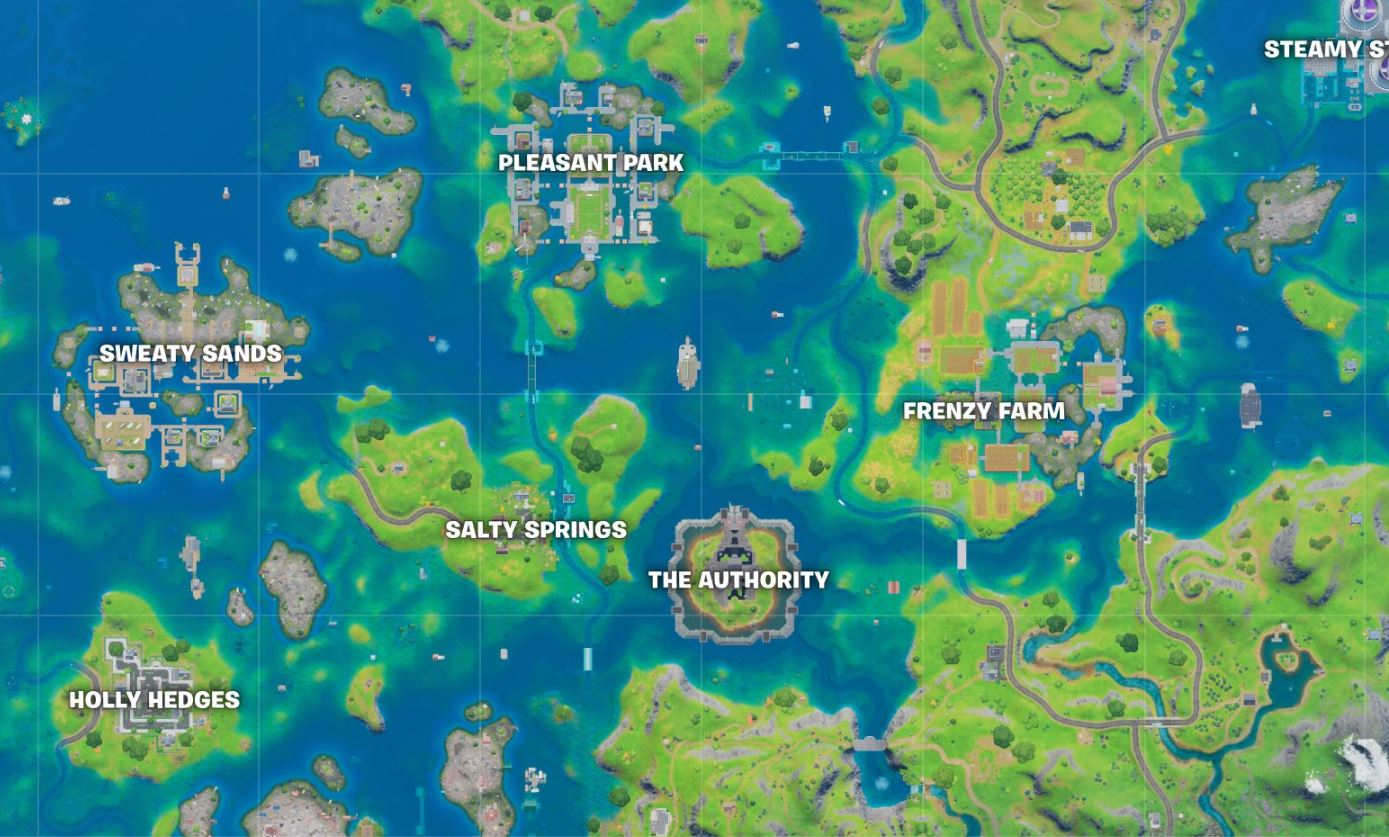Click the bridge south of The Authority
The width and height of the screenshot is (1389, 837).
coord(870,743)
